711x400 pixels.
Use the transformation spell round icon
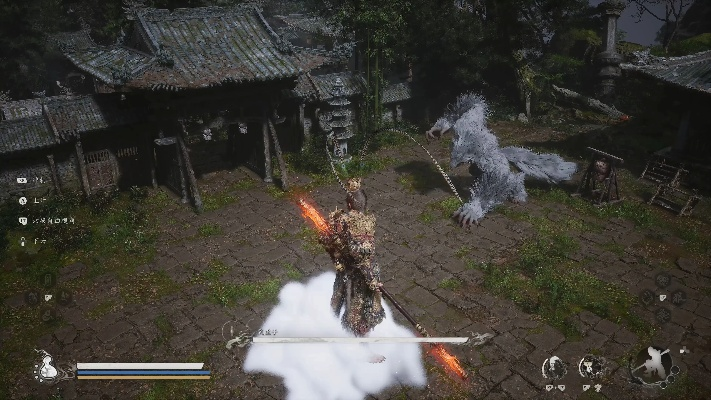point(592,368)
